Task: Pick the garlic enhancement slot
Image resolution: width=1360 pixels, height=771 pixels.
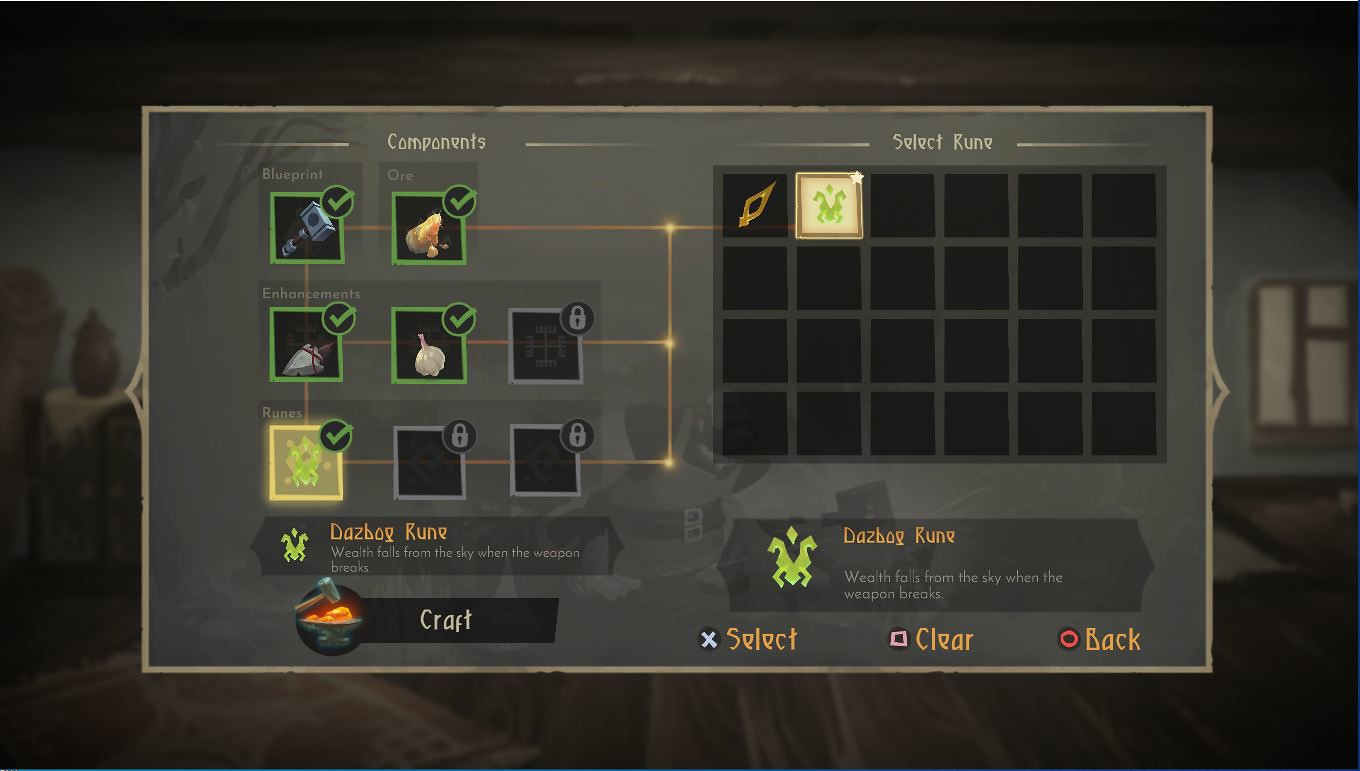Action: pos(428,346)
